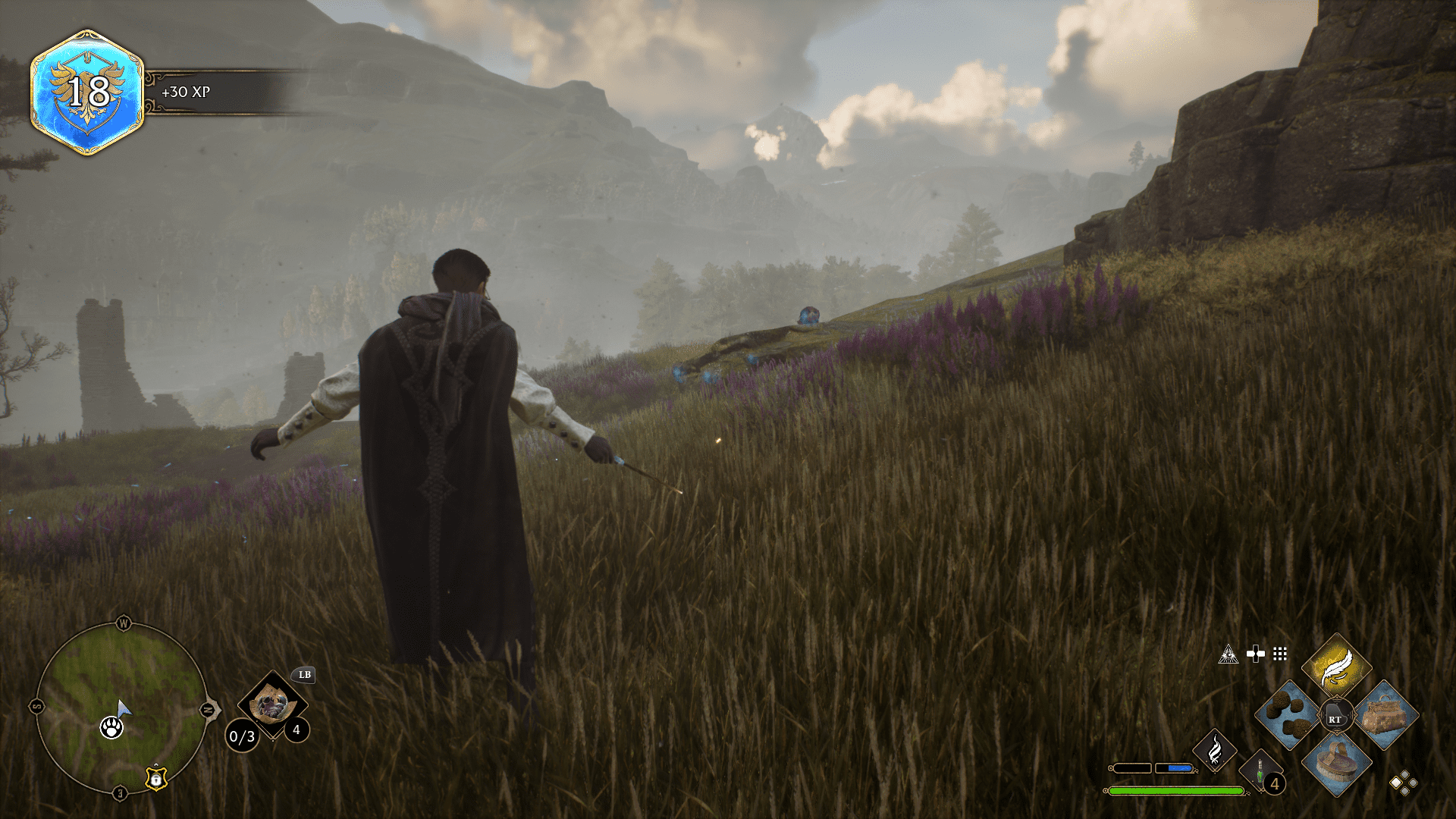The image size is (1456, 819).
Task: Click the locked shield marker on the minimap
Action: (x=156, y=777)
